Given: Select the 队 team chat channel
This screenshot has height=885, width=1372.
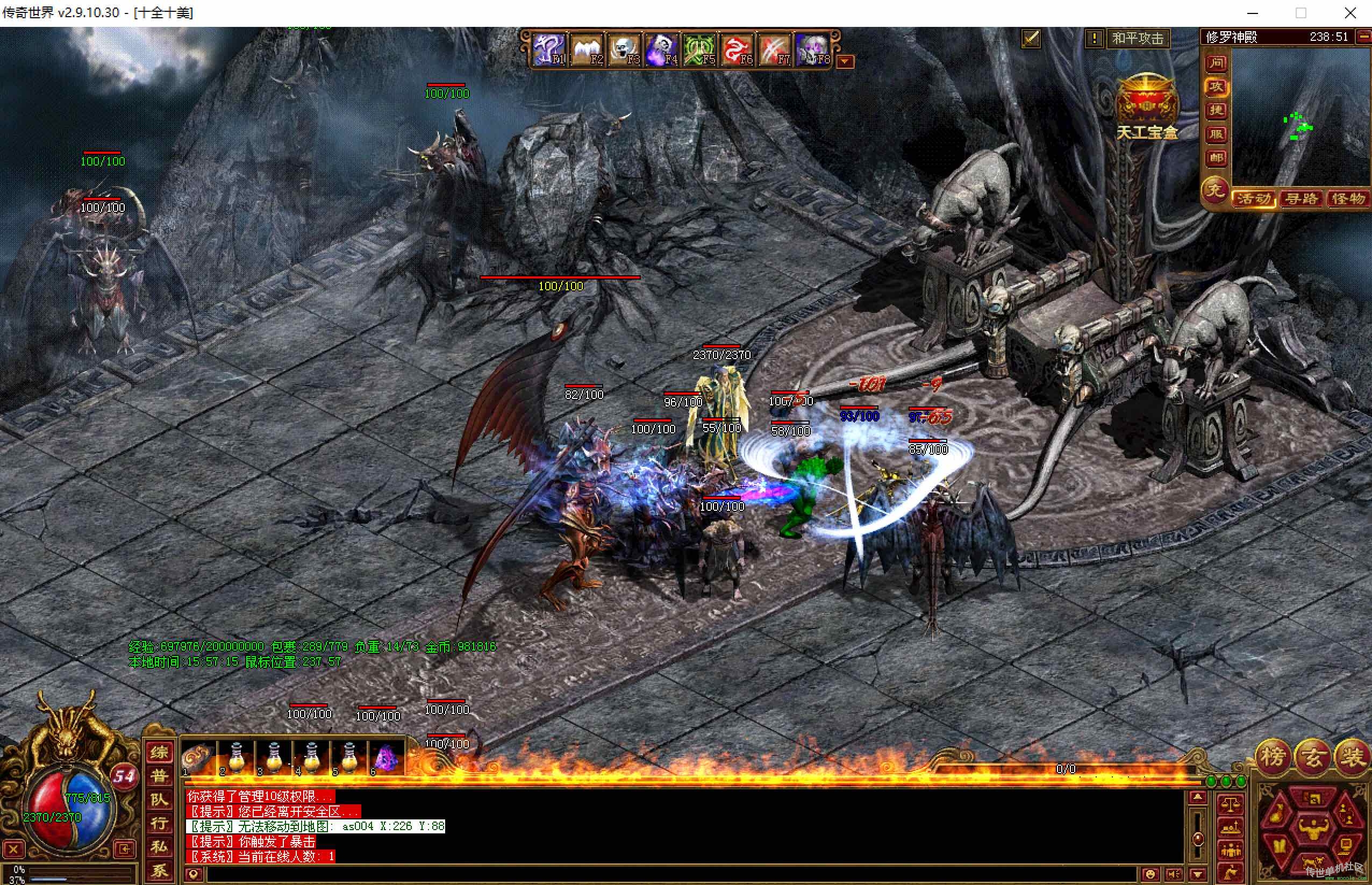Looking at the screenshot, I should coord(159,800).
